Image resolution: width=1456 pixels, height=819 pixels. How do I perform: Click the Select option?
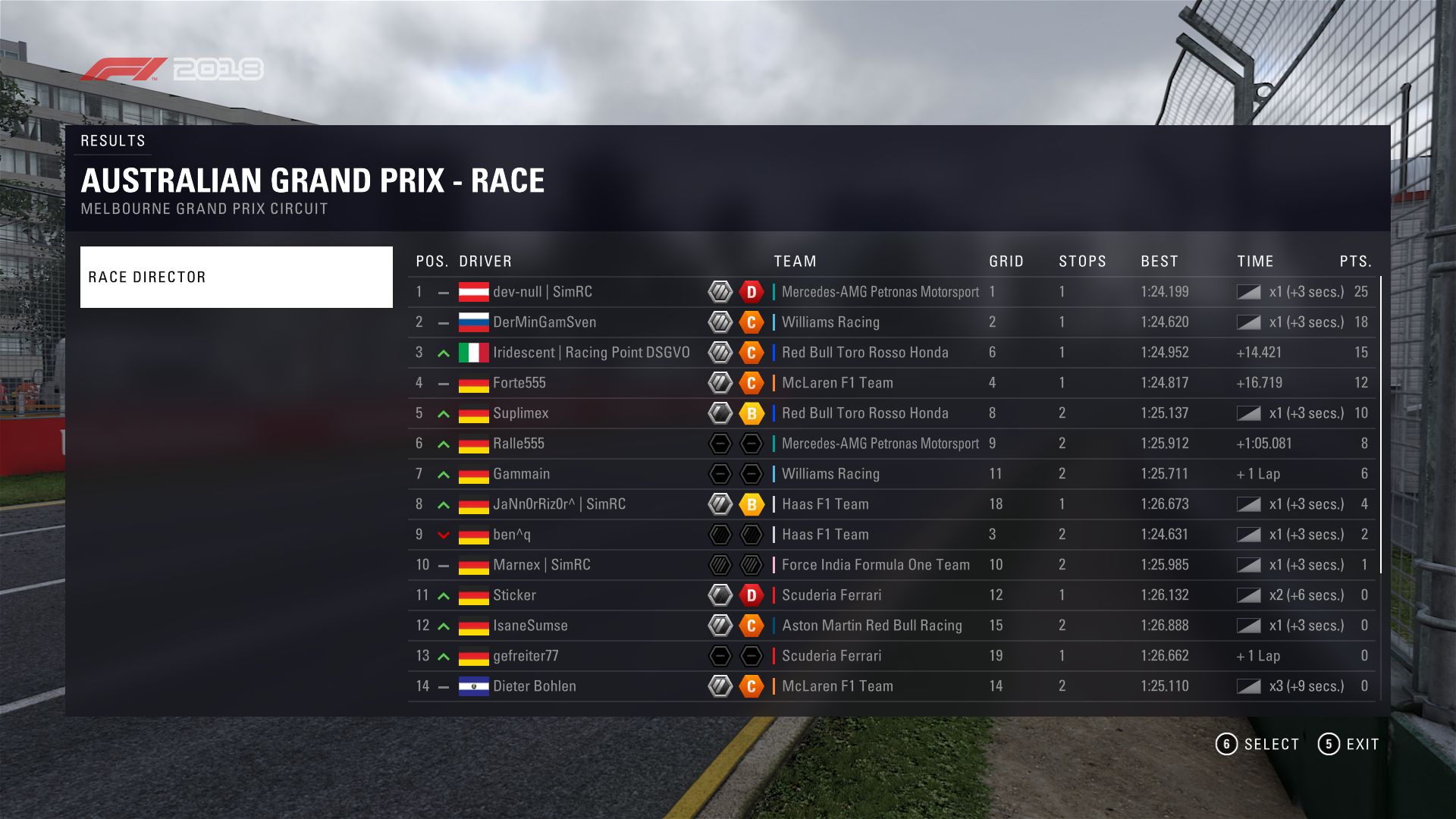click(x=1258, y=744)
